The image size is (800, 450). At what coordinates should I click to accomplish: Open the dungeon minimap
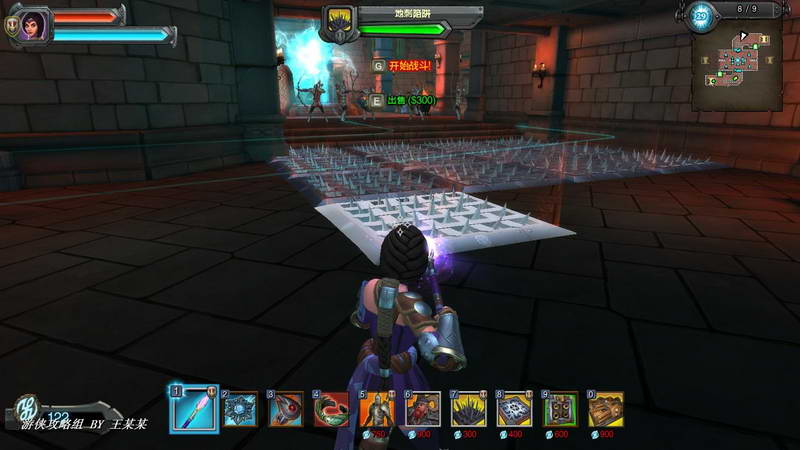(738, 67)
